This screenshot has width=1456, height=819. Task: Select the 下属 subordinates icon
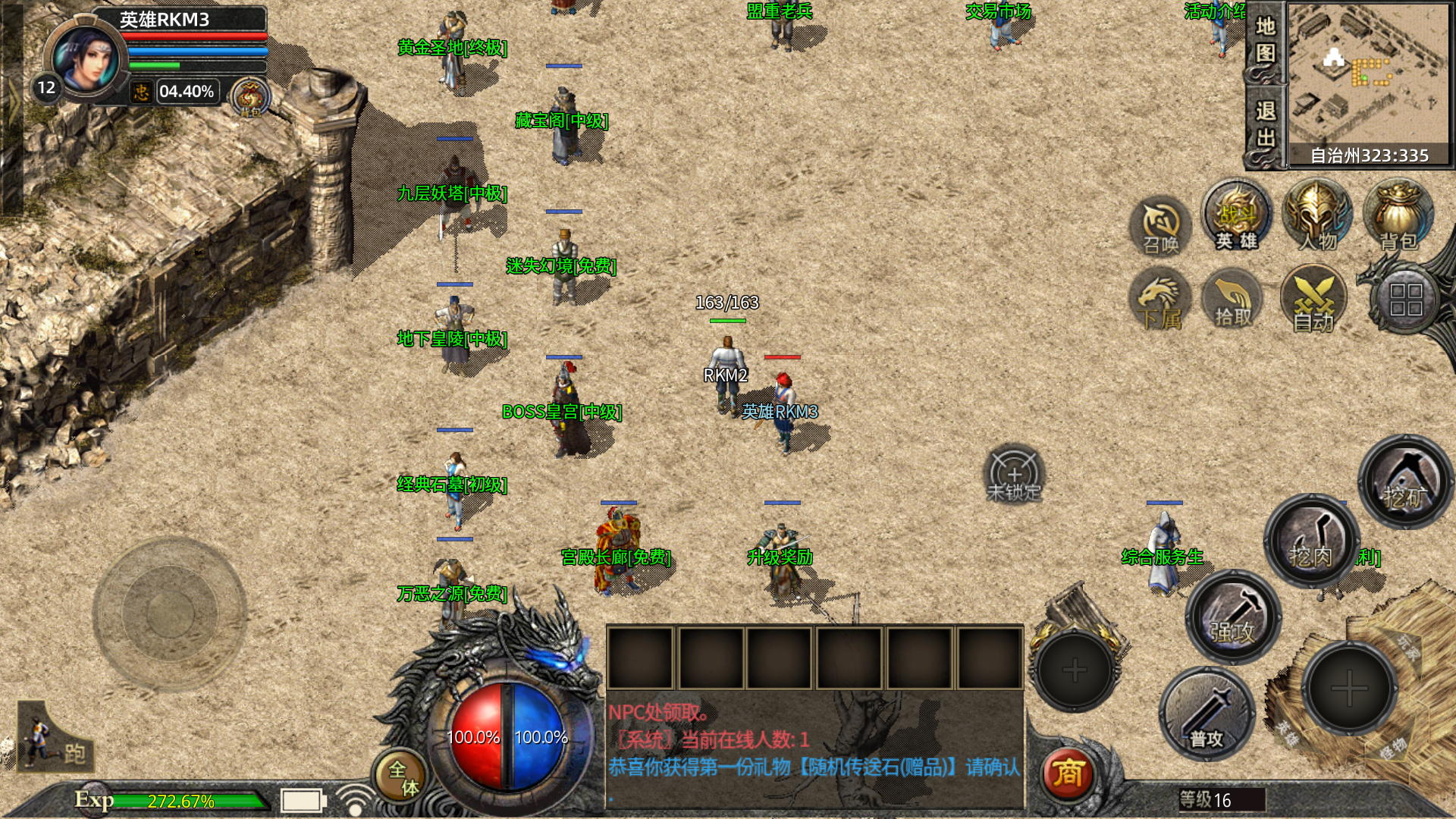(1160, 303)
